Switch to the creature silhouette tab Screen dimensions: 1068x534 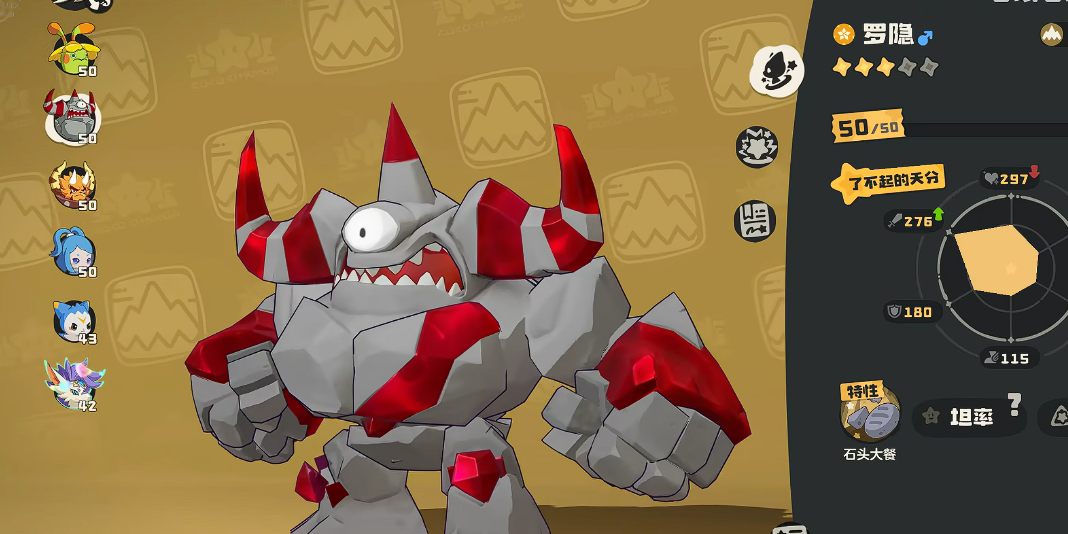(776, 70)
